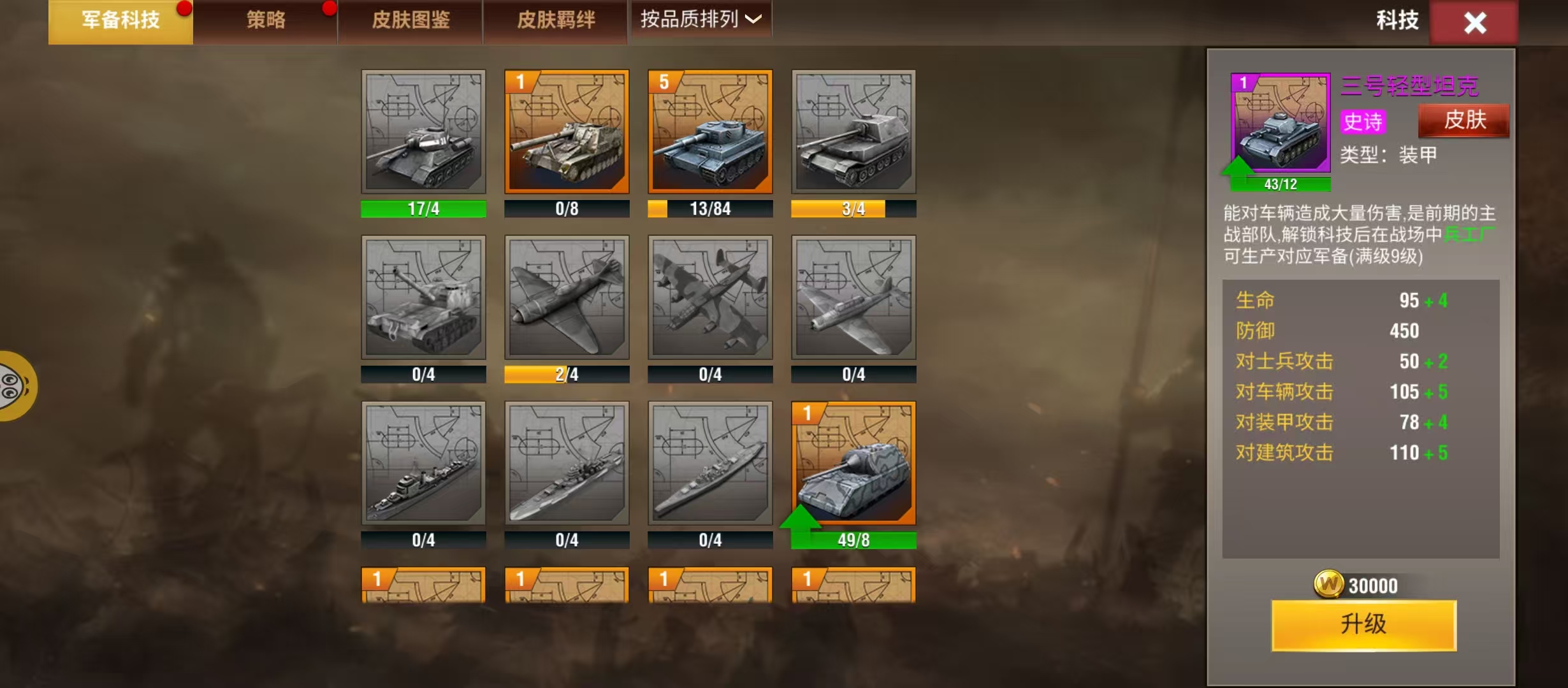Pick the grey tank destroyer card showing 3/4
This screenshot has width=1568, height=688.
853,132
